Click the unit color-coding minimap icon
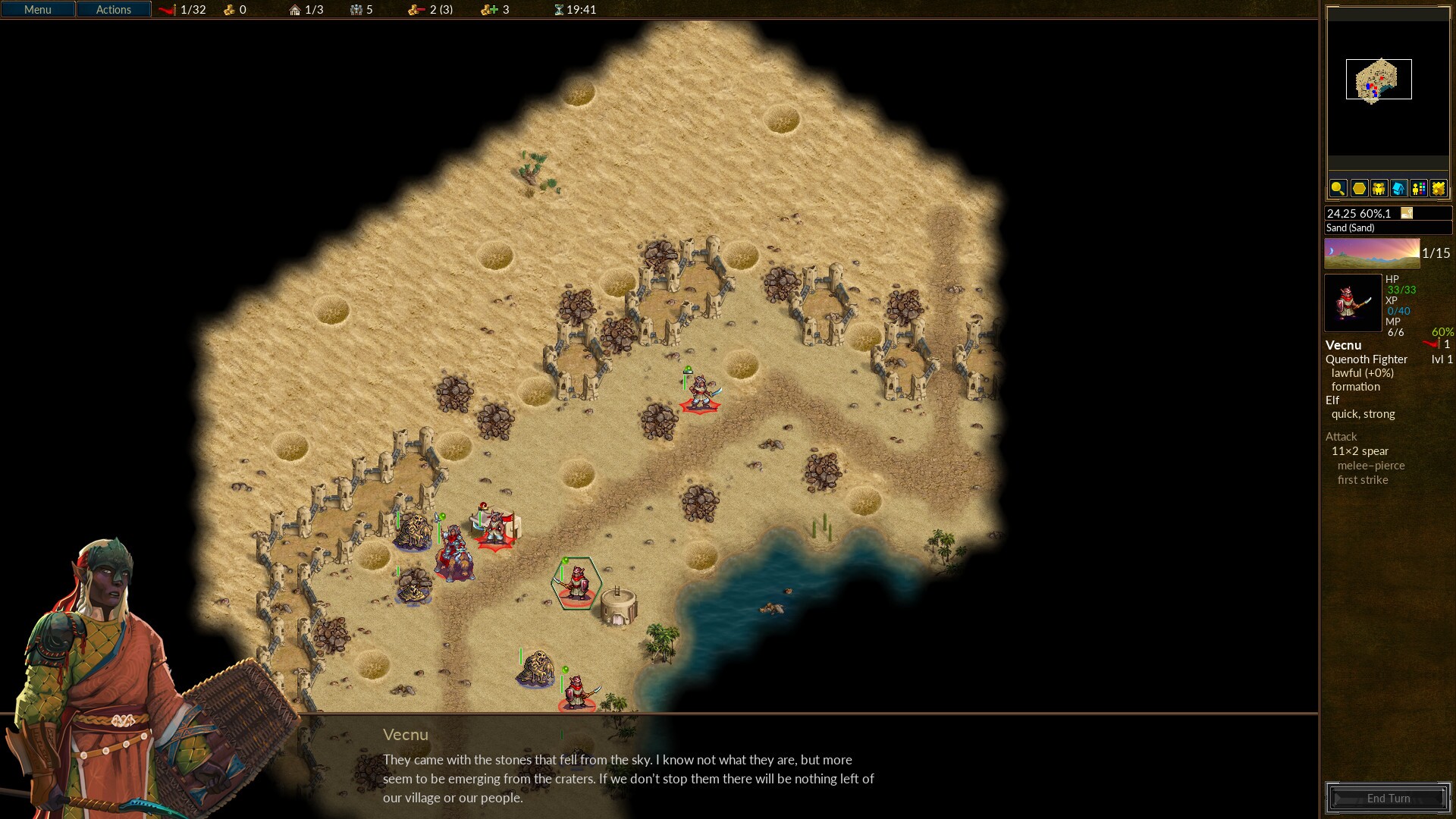 pos(1418,189)
